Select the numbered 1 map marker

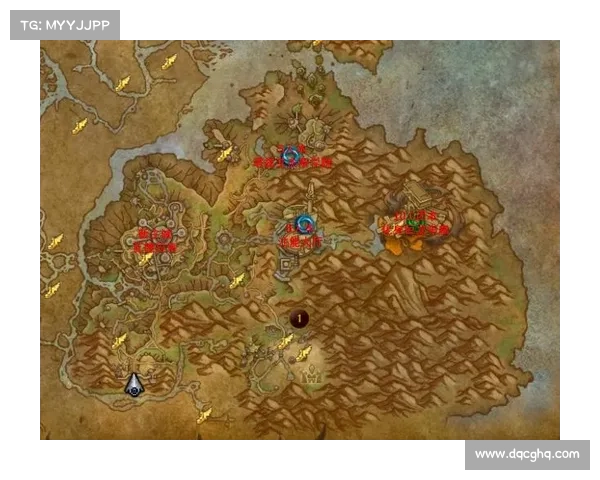(298, 319)
